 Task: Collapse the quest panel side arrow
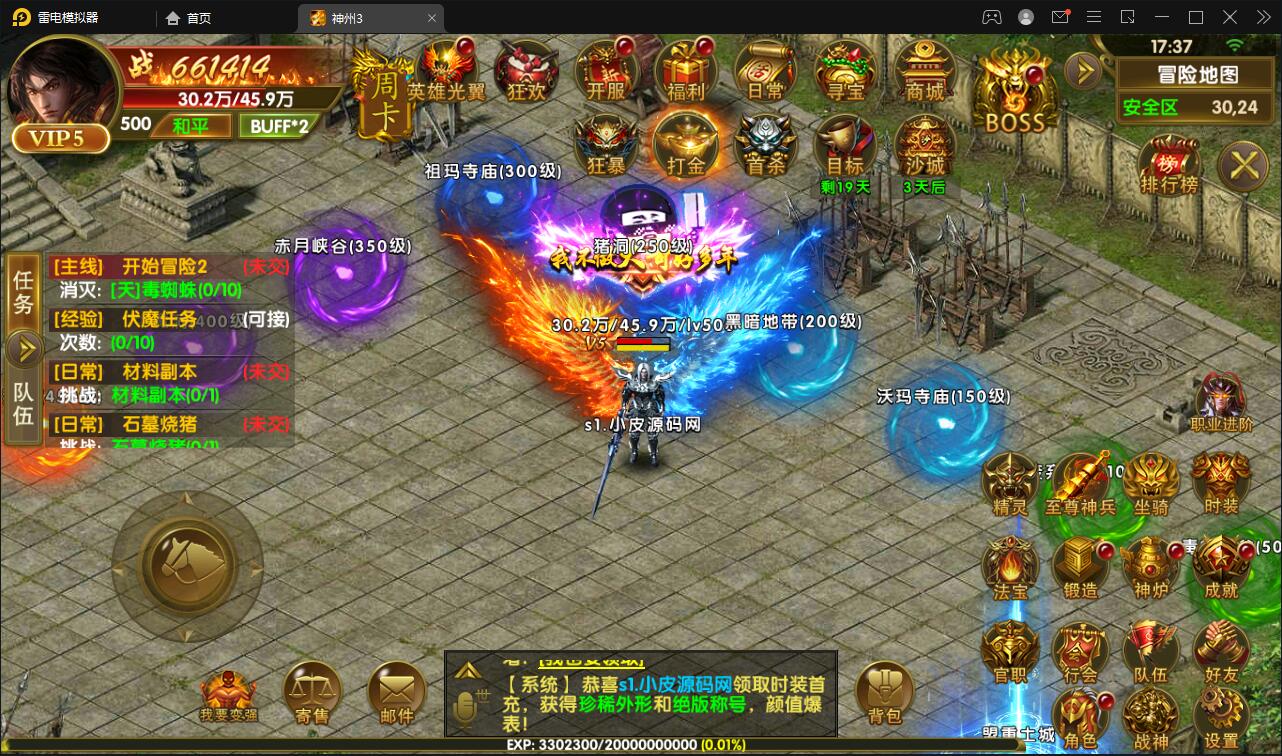(x=23, y=348)
